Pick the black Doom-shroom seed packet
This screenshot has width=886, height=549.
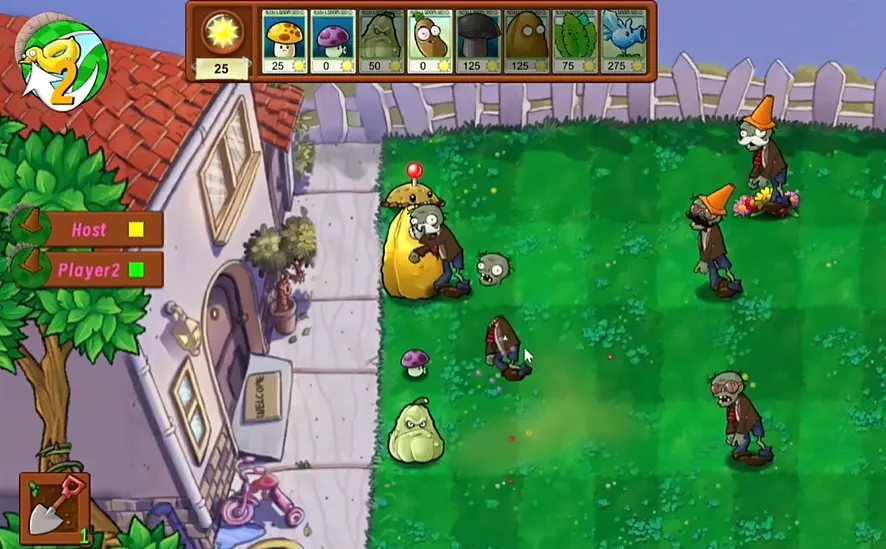[x=479, y=41]
